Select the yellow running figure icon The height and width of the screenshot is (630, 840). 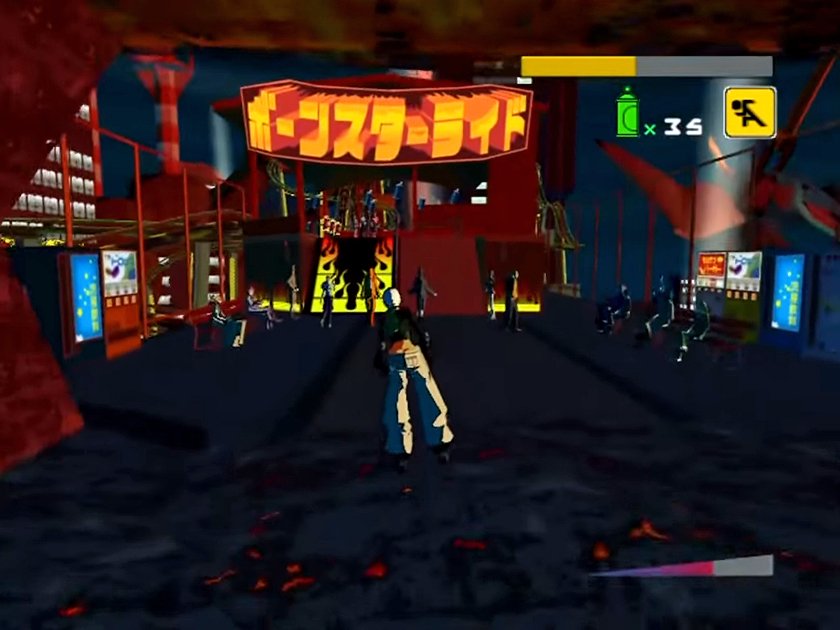click(749, 112)
